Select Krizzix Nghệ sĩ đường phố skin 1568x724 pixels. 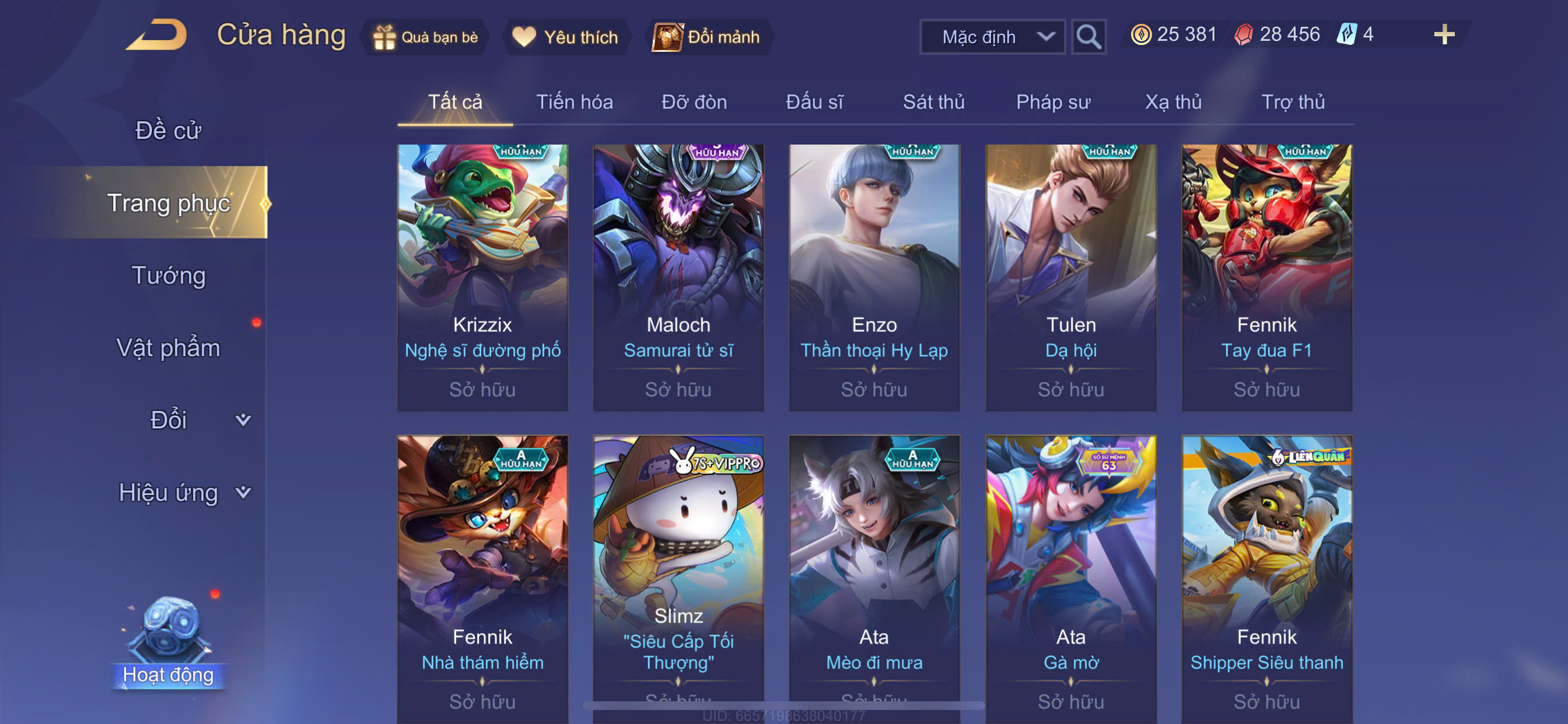coord(482,277)
